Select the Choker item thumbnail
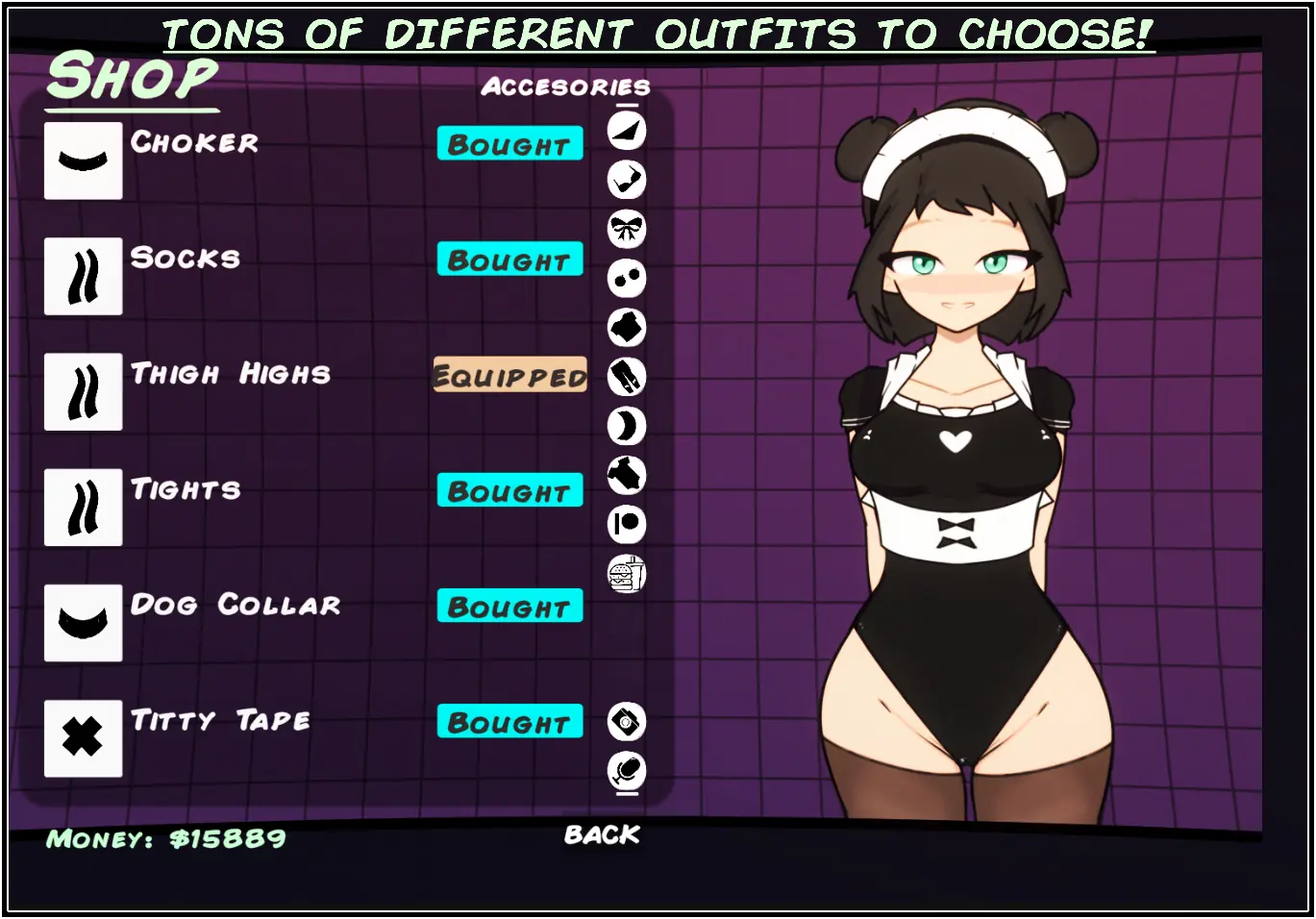Image resolution: width=1316 pixels, height=919 pixels. point(83,161)
